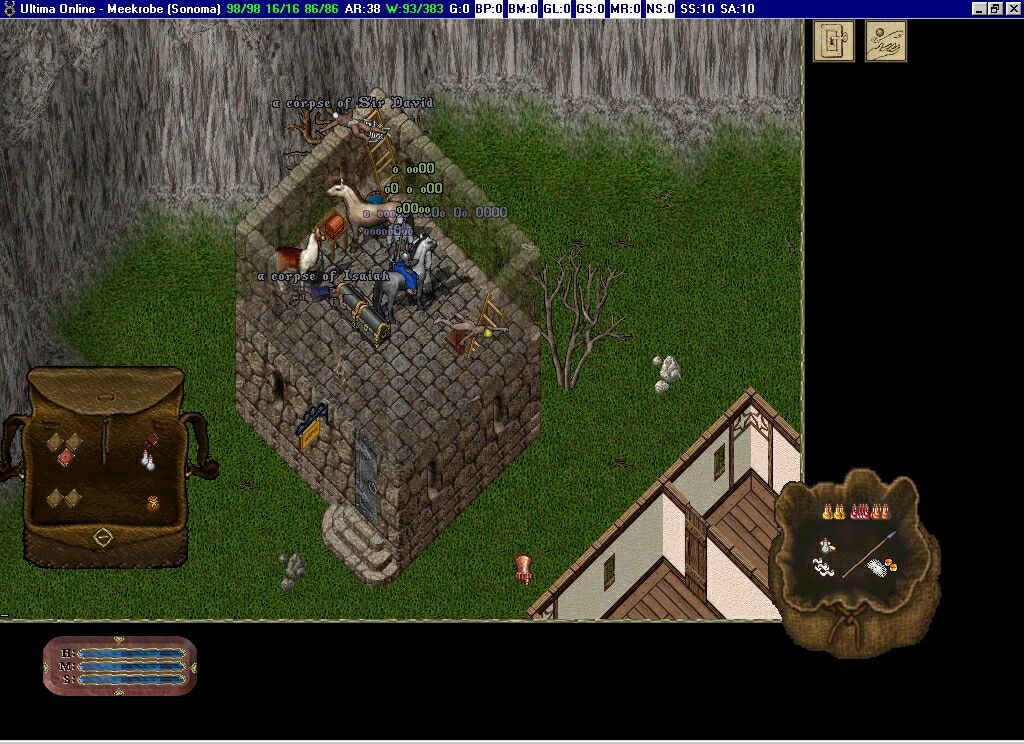Open the character status bar gump
This screenshot has height=744, width=1024.
click(x=120, y=666)
